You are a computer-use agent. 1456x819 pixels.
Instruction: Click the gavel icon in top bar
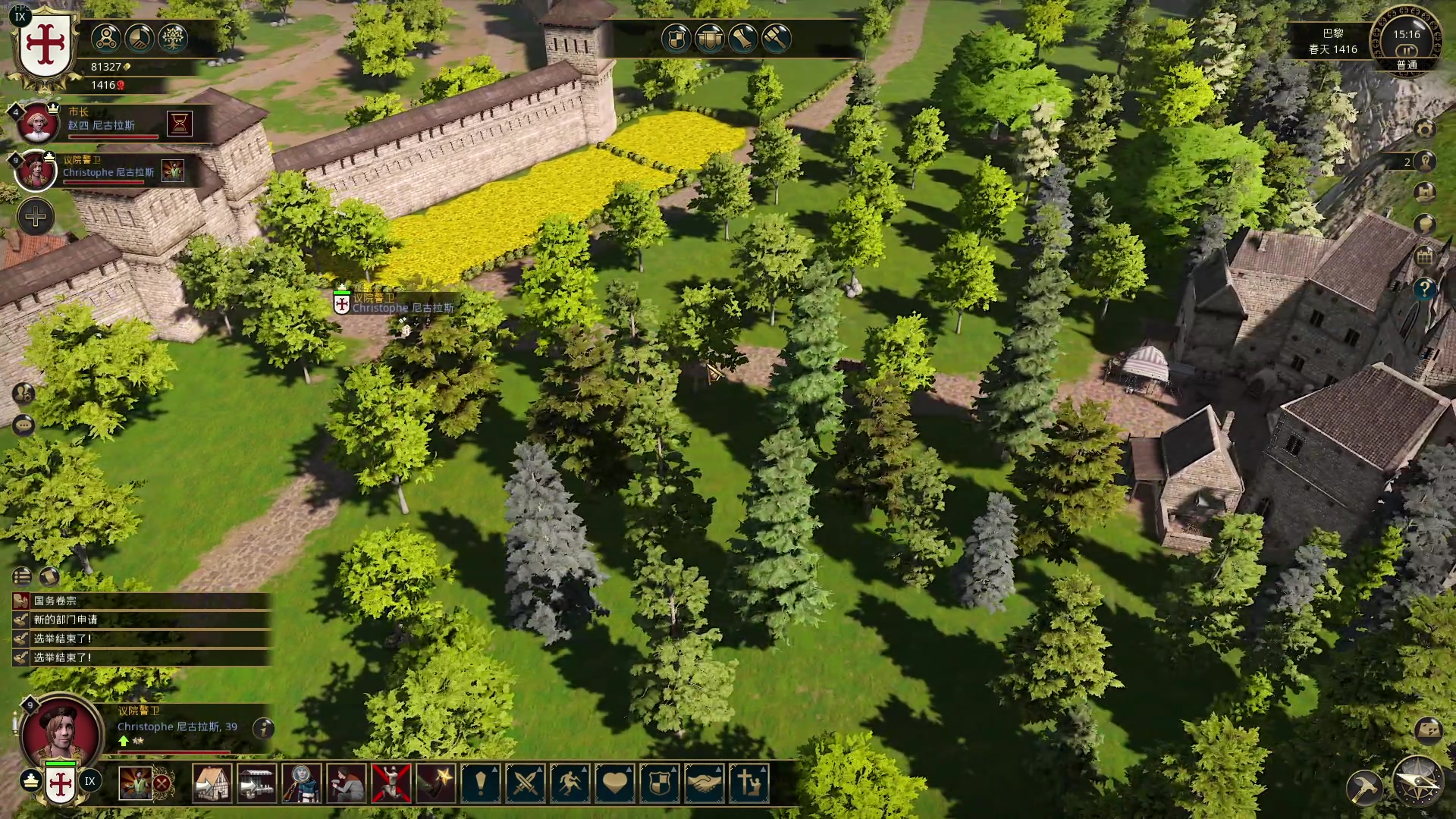click(777, 38)
